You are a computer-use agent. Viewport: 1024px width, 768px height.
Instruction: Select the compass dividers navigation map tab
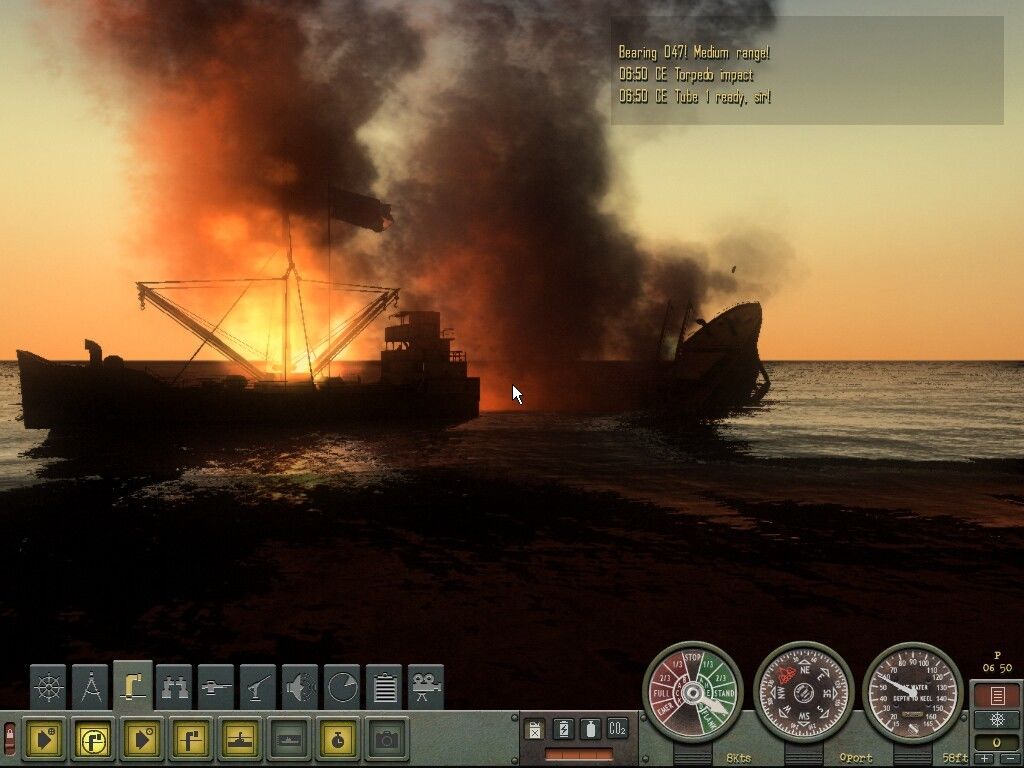(90, 687)
